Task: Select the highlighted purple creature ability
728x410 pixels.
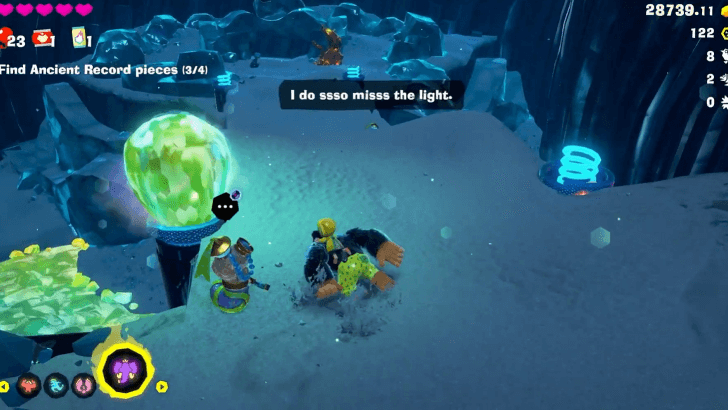Action: point(124,370)
